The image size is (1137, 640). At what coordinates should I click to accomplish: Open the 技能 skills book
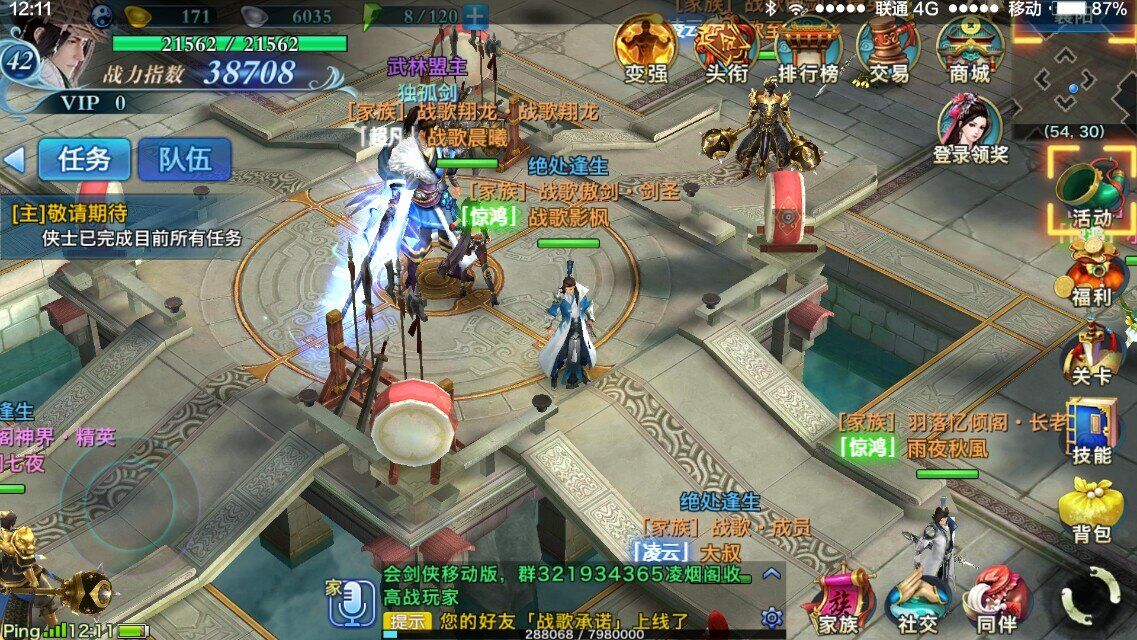click(1090, 430)
